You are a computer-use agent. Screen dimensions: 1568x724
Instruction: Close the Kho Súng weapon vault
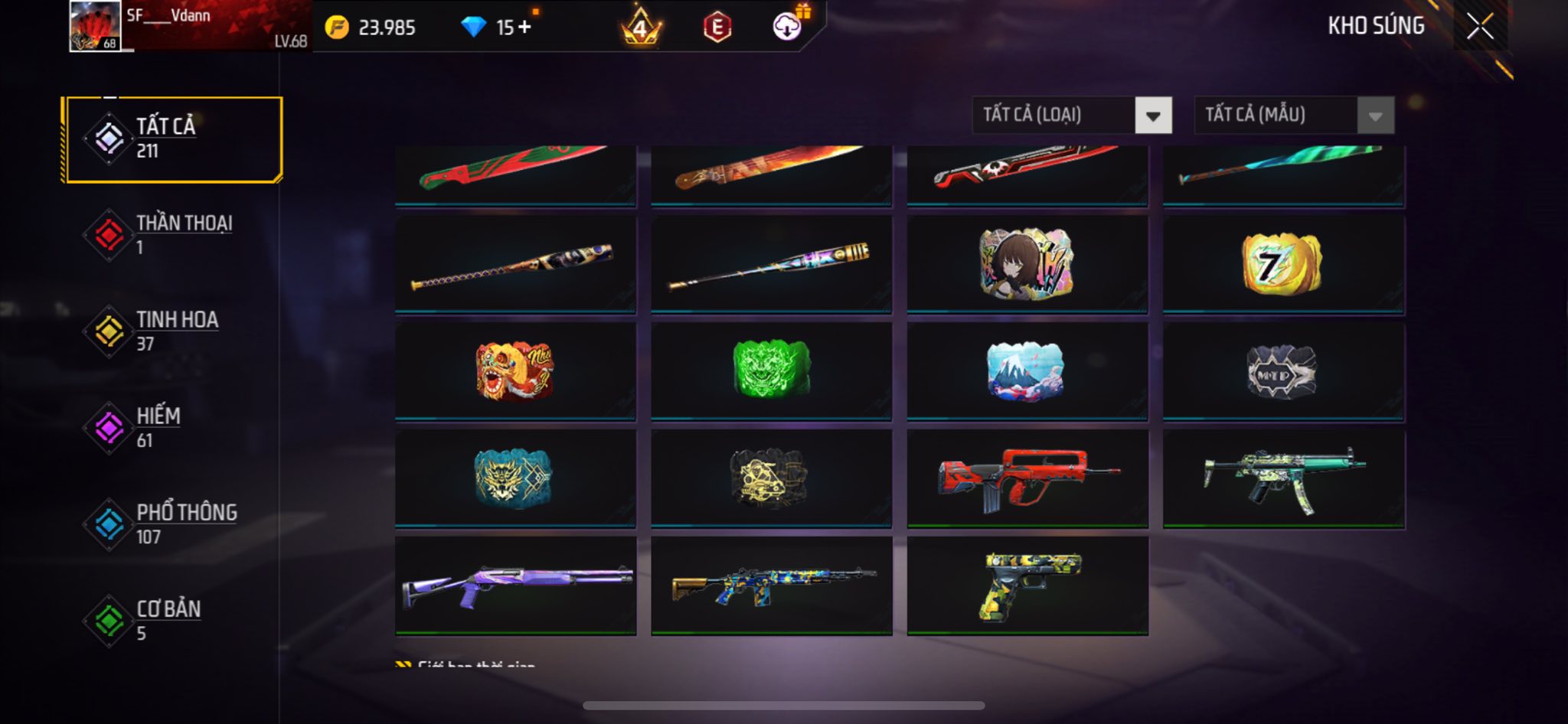(x=1480, y=26)
